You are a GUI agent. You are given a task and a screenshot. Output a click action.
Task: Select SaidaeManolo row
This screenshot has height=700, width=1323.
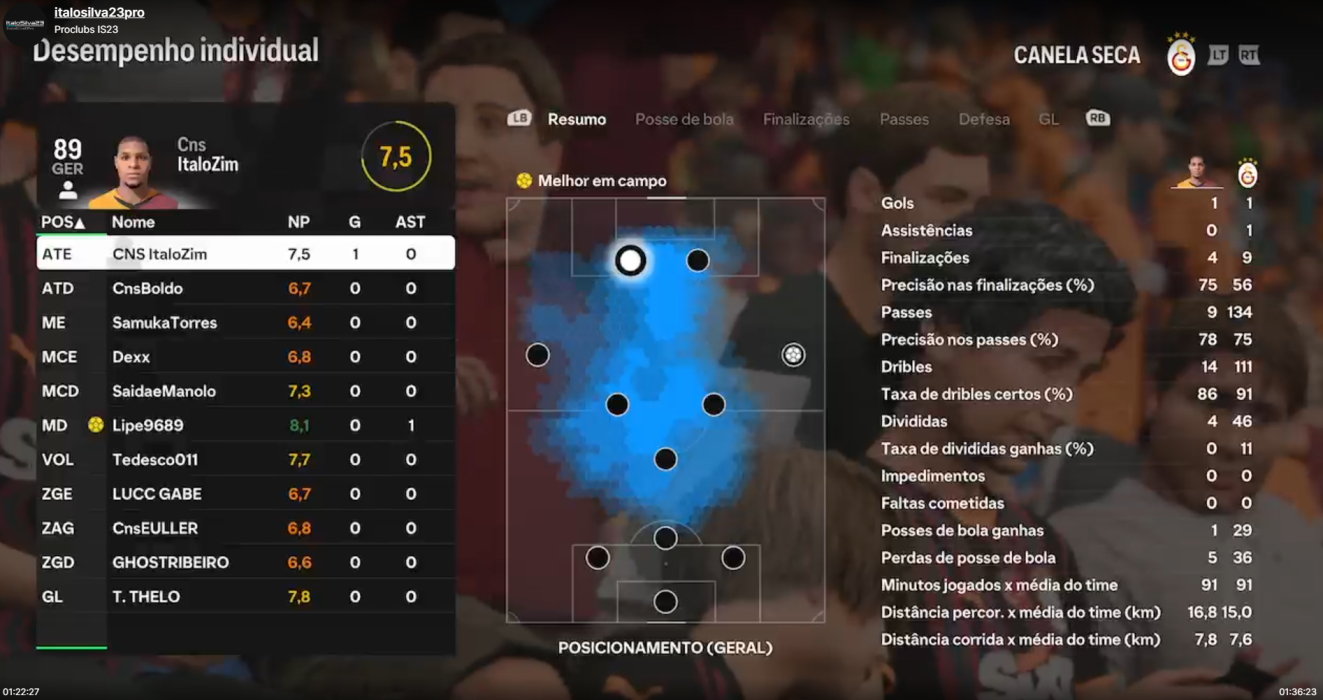245,391
